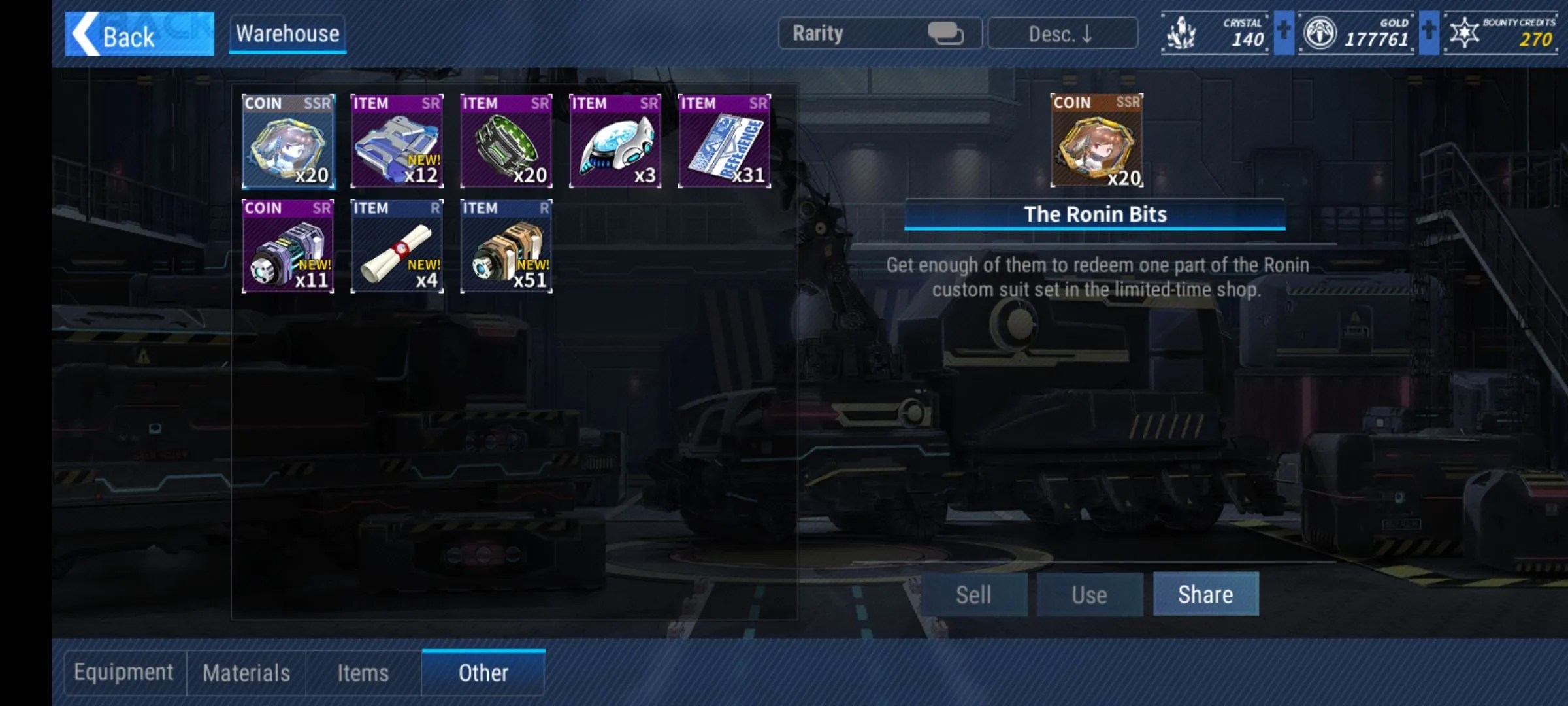Open the Rarity sort dropdown

tap(879, 33)
